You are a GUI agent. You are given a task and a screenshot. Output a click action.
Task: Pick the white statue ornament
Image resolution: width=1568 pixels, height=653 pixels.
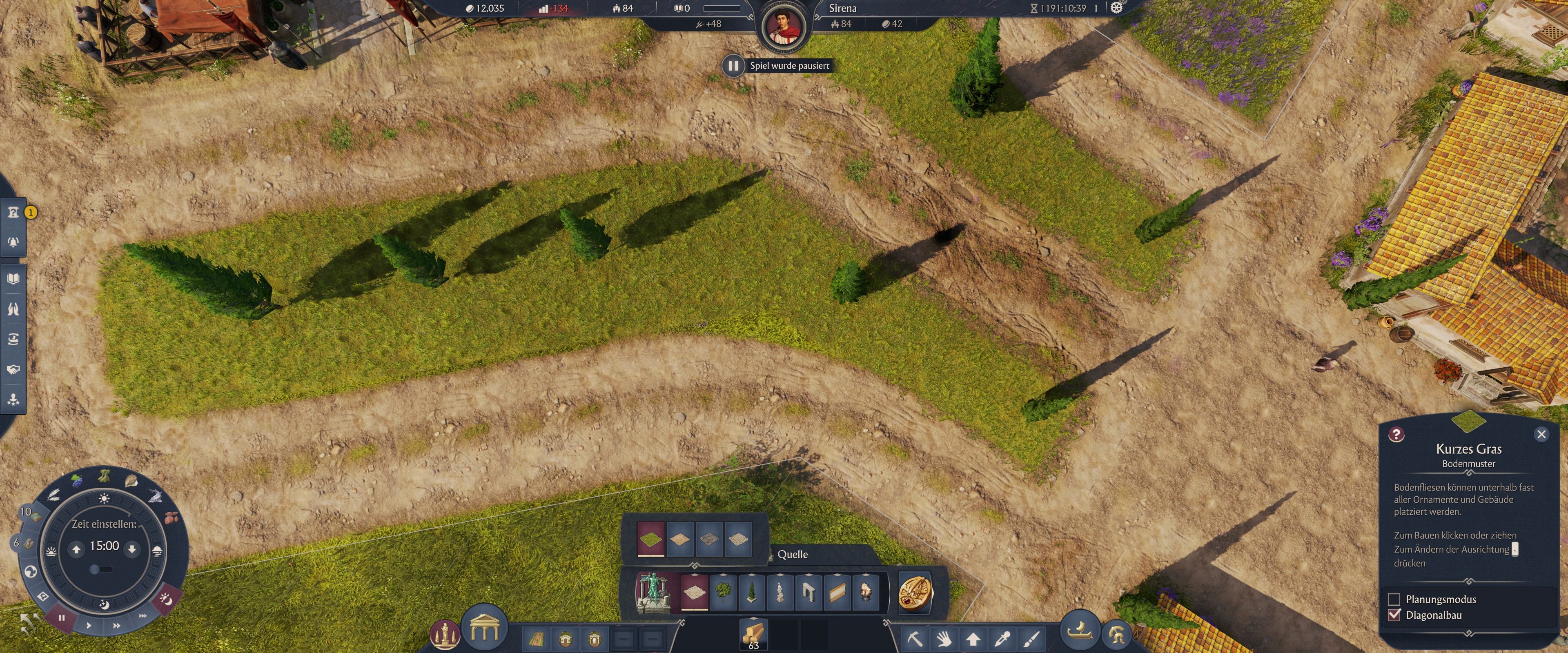click(780, 591)
